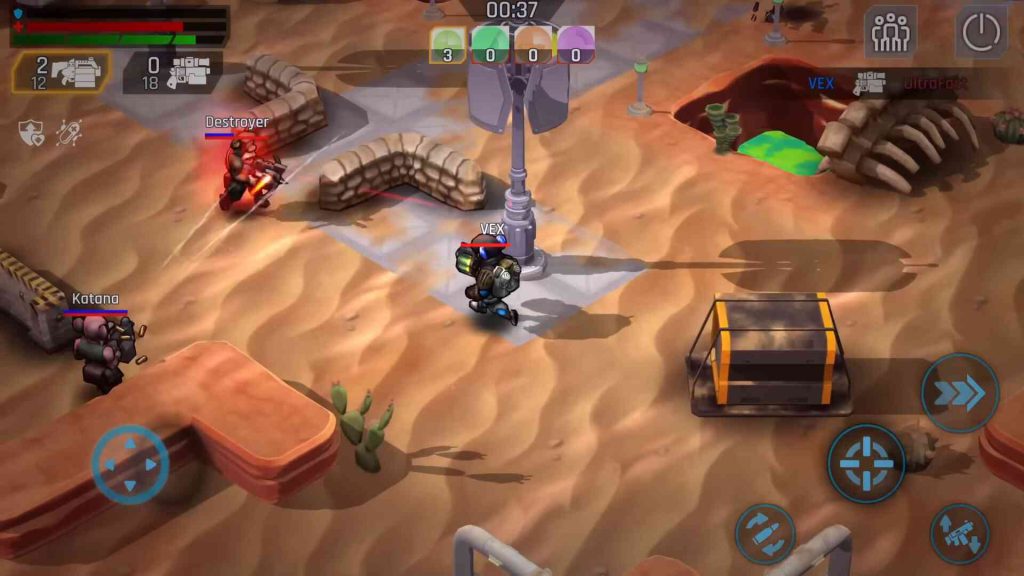Viewport: 1024px width, 576px height.
Task: Activate the dash triple-arrow button
Action: tap(959, 392)
